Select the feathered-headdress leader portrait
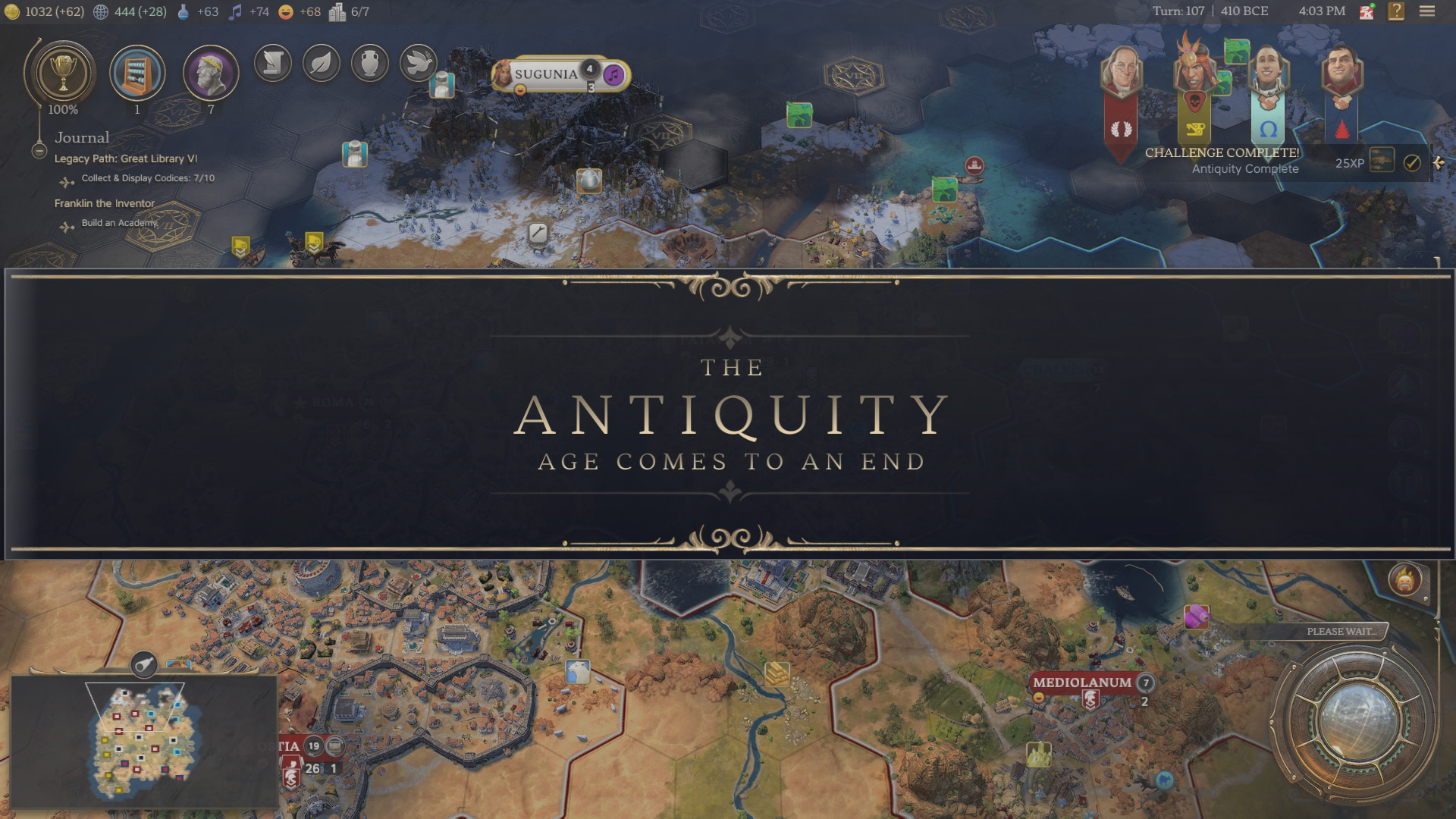Viewport: 1456px width, 819px height. 1194,68
